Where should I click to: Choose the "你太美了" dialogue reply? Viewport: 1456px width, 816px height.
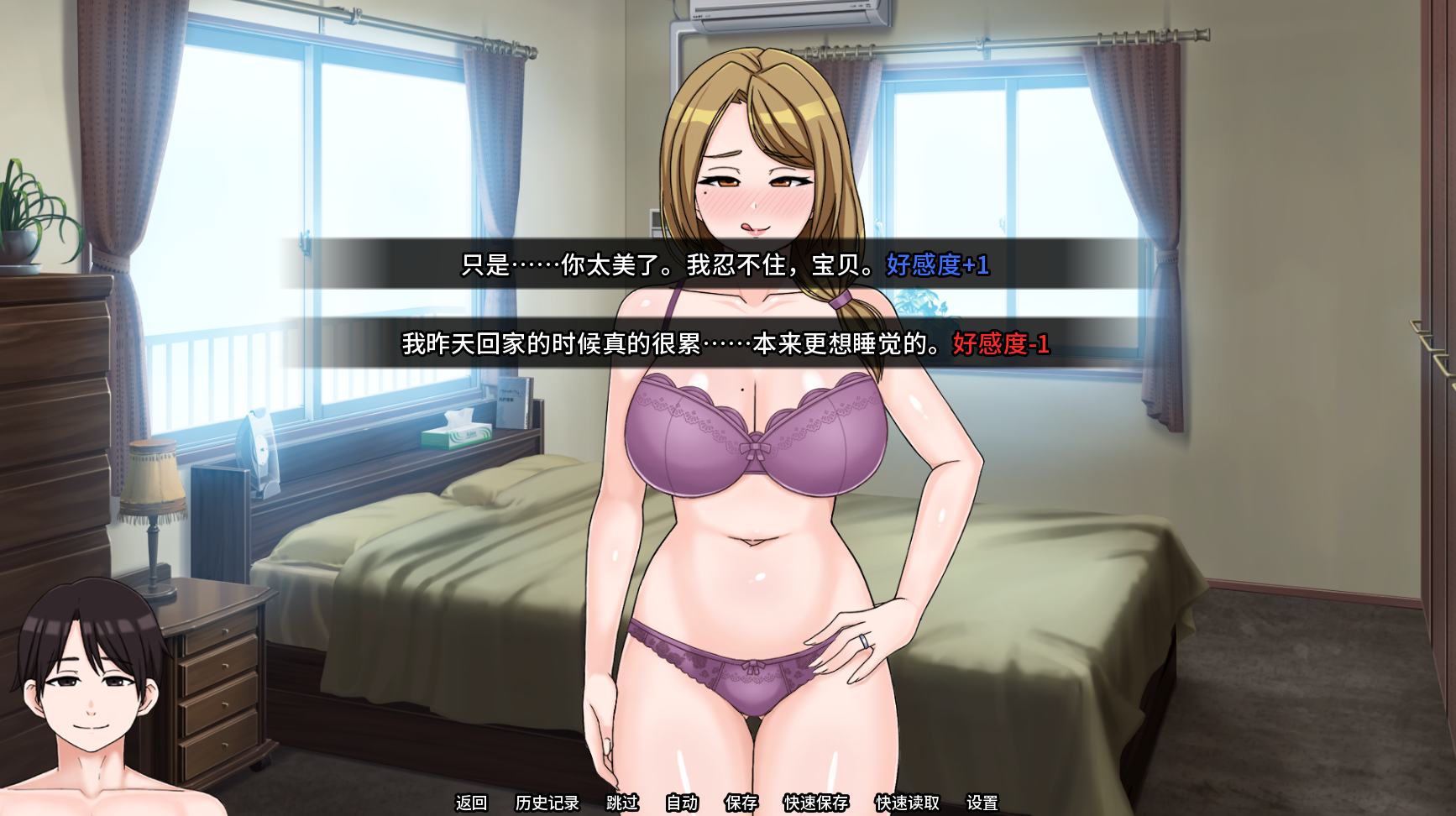tap(725, 264)
